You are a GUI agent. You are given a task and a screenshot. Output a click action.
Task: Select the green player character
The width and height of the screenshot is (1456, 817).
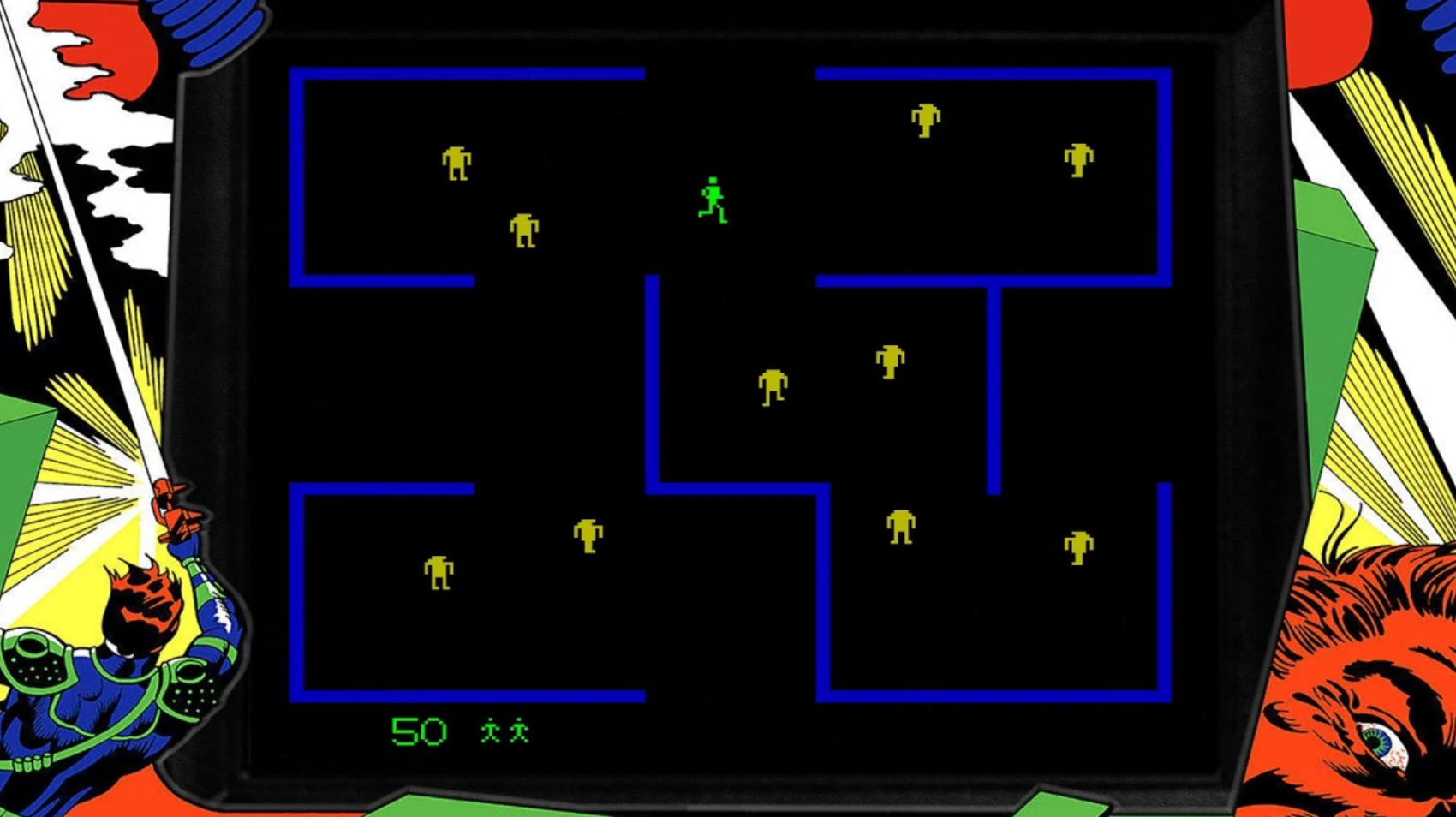(712, 199)
